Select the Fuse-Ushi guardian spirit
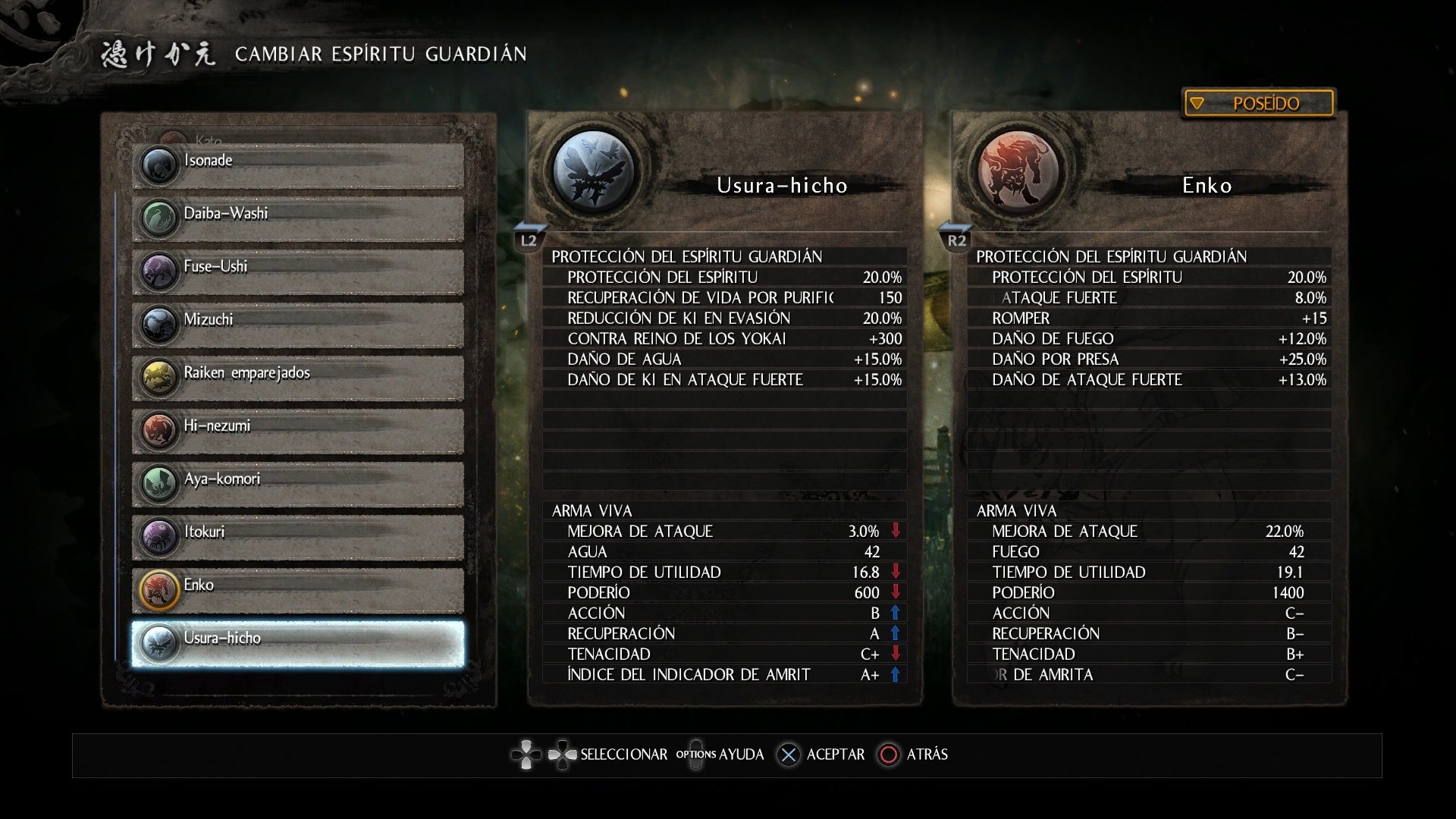The width and height of the screenshot is (1456, 819). (x=297, y=271)
